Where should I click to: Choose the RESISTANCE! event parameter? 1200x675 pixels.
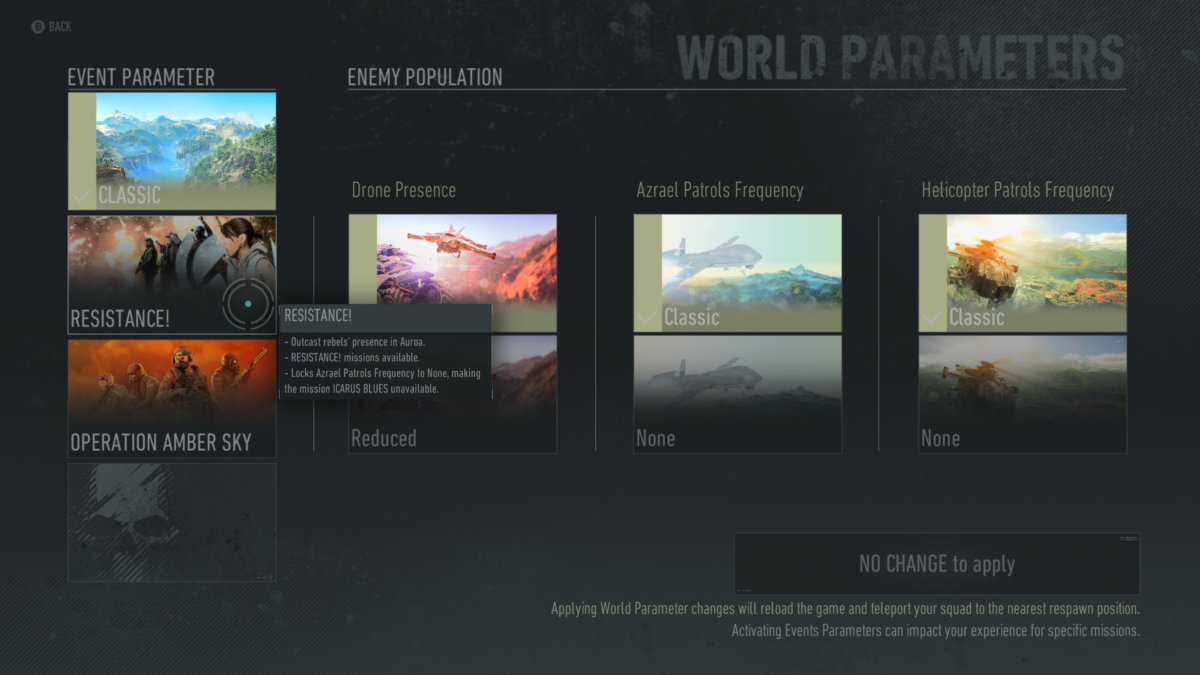pyautogui.click(x=172, y=275)
